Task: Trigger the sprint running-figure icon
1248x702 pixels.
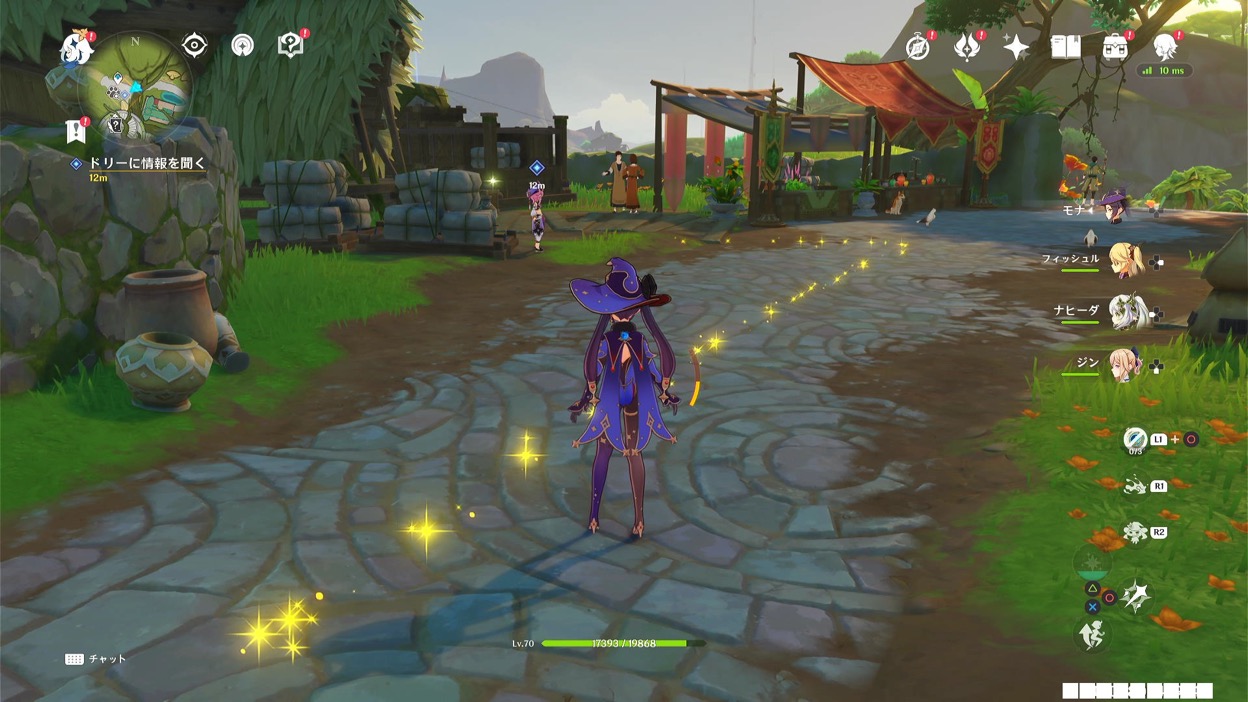Action: (x=1091, y=635)
